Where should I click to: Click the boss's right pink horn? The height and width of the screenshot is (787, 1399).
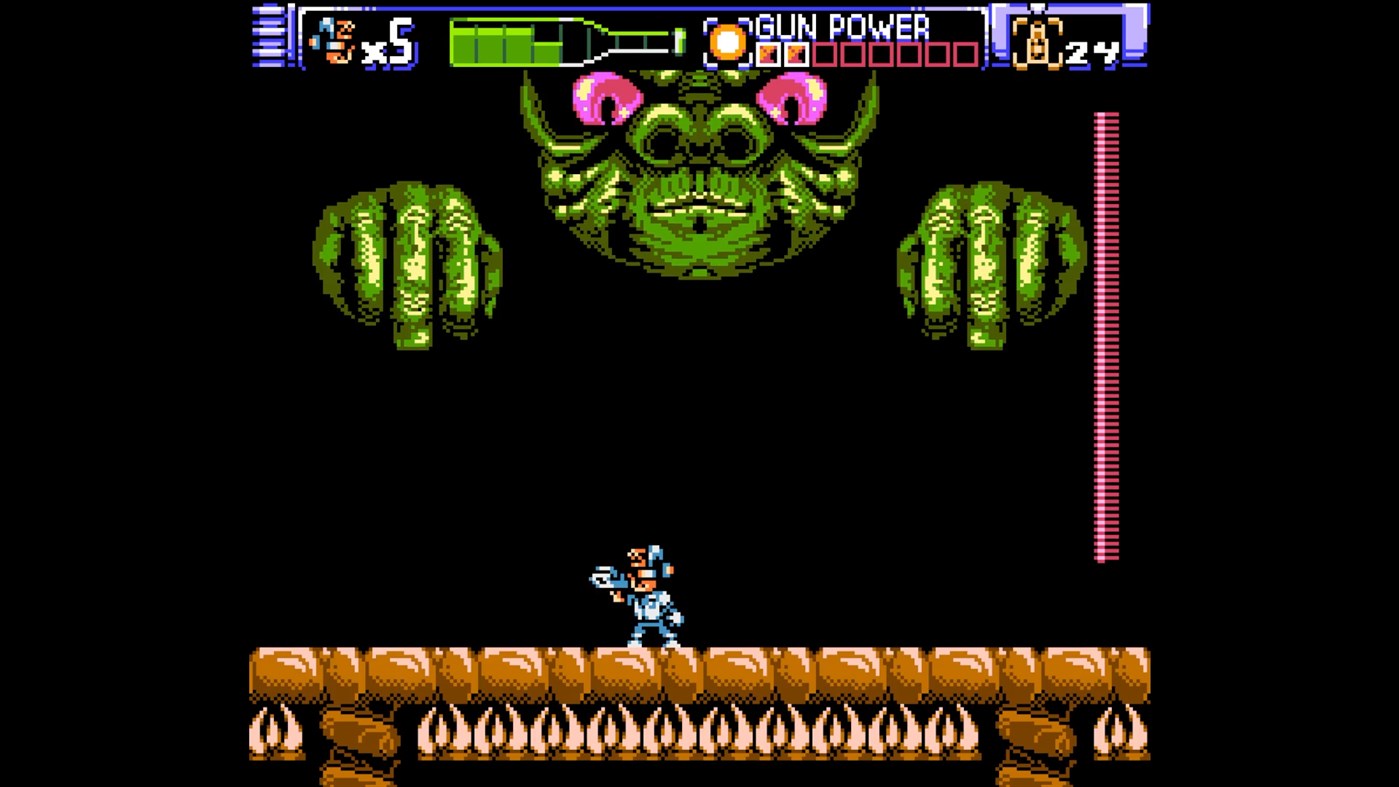coord(793,96)
